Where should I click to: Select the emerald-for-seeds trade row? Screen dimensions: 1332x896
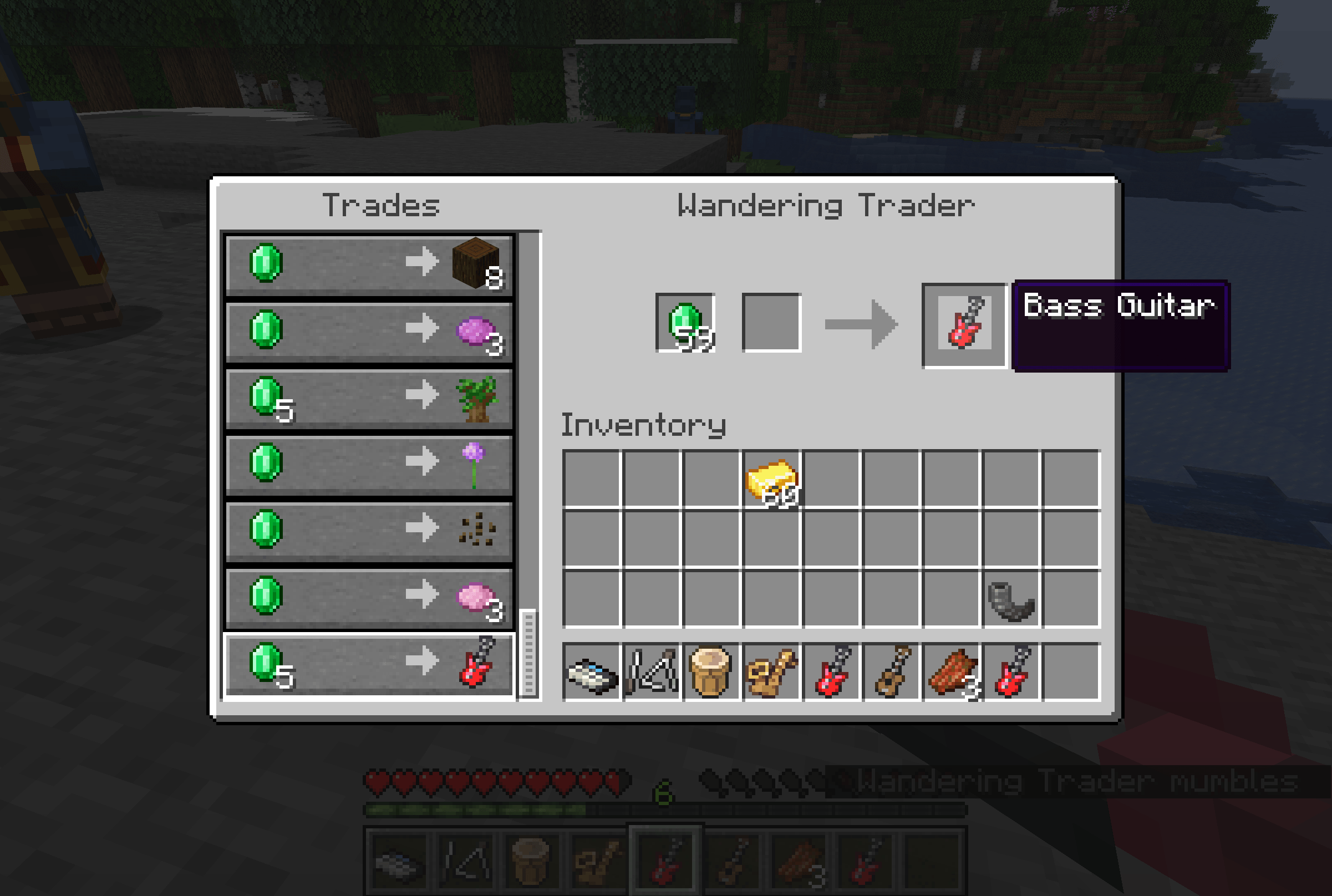point(369,530)
